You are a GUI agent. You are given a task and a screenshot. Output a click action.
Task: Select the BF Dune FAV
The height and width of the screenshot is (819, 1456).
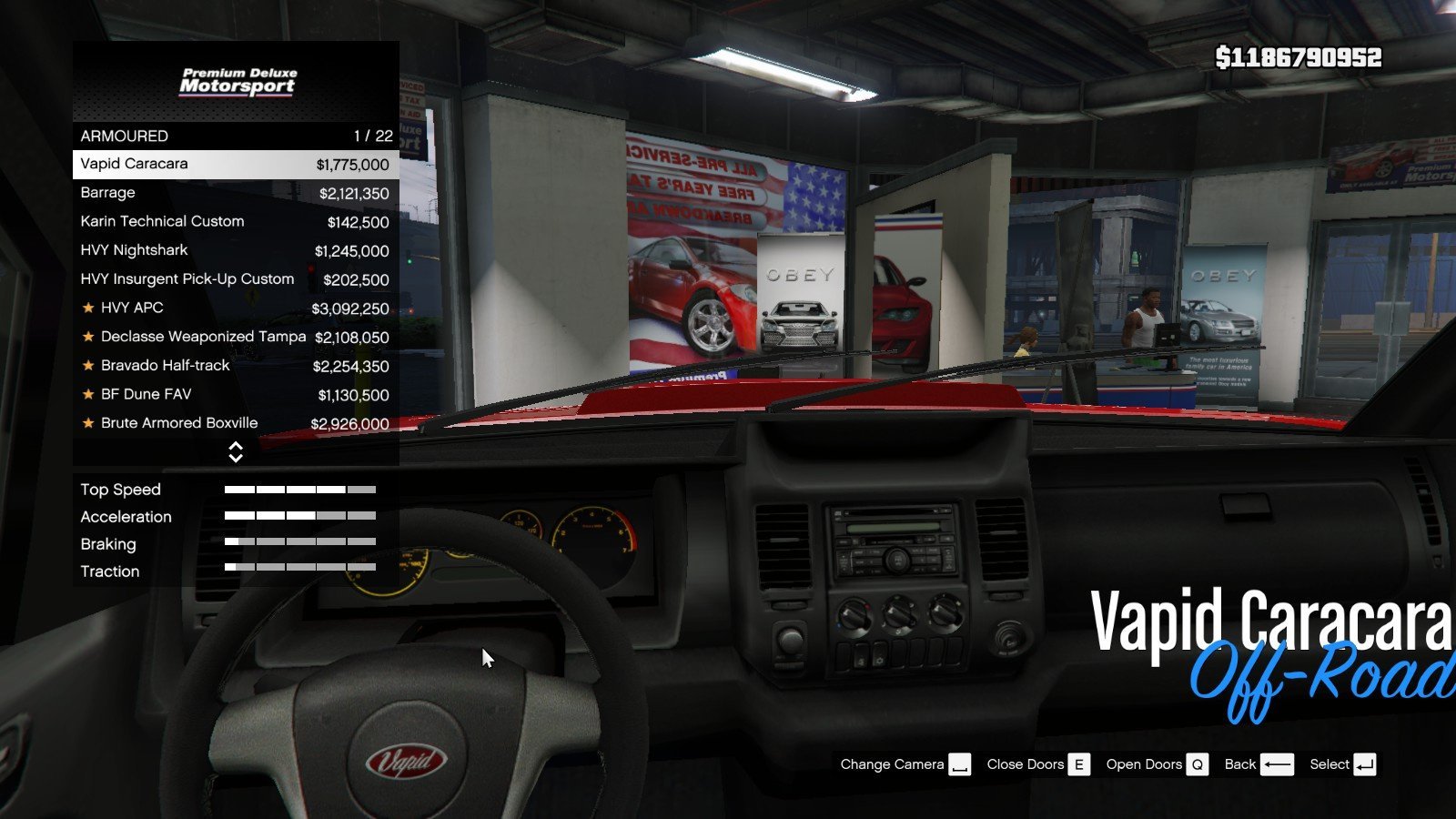point(235,395)
